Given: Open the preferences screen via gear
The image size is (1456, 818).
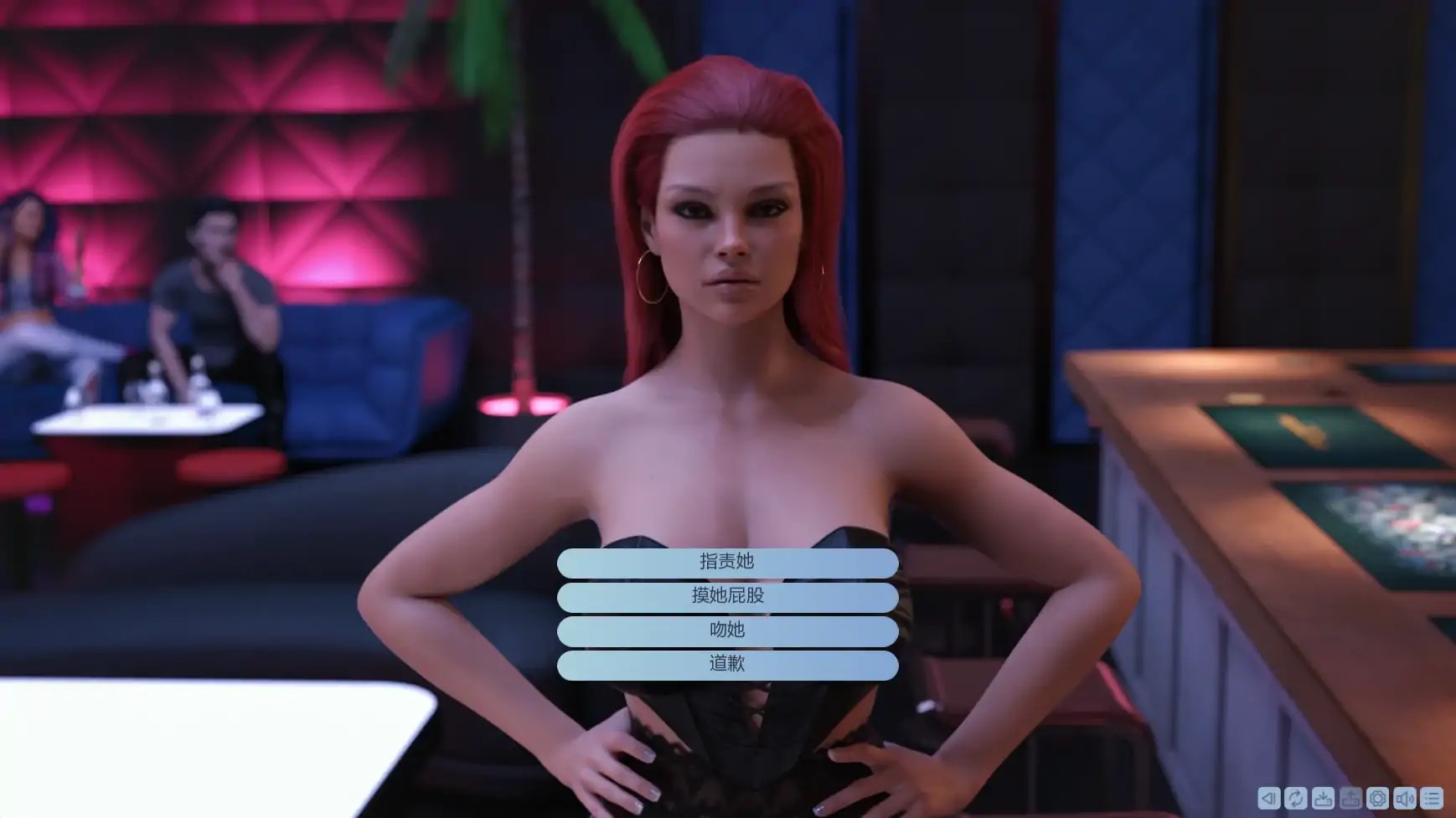Looking at the screenshot, I should pyautogui.click(x=1377, y=798).
